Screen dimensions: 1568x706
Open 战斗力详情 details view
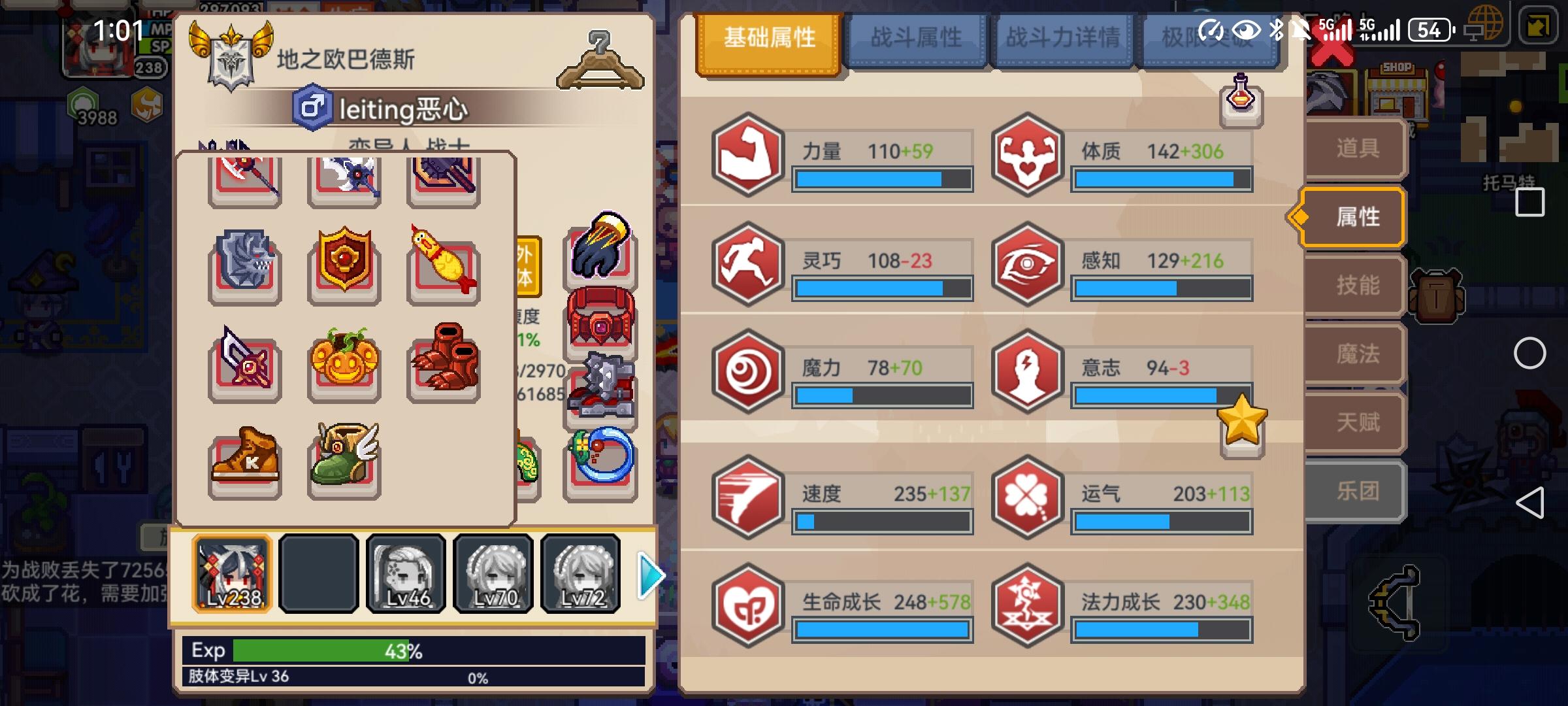(x=1063, y=37)
